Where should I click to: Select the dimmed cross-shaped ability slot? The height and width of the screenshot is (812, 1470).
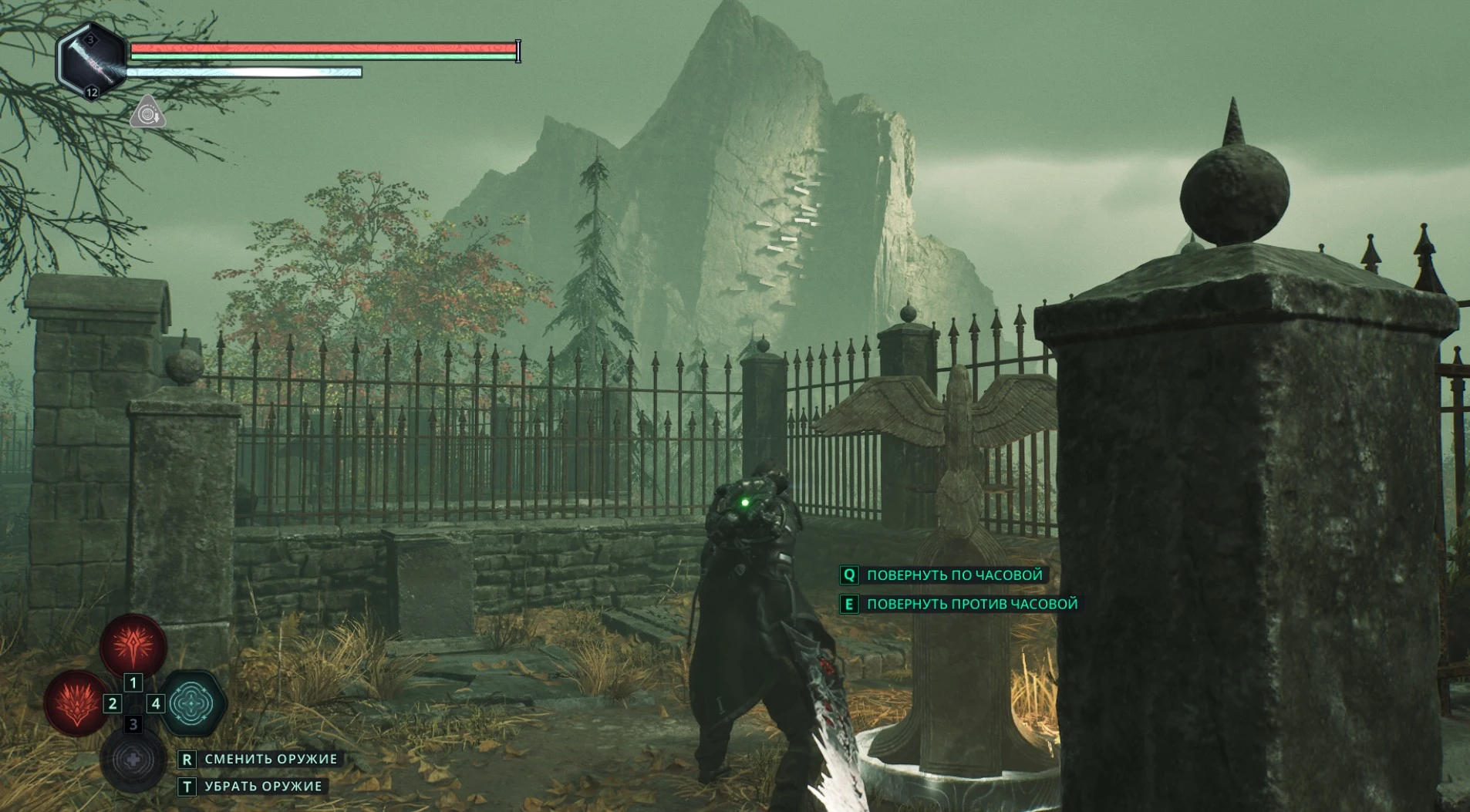pyautogui.click(x=133, y=760)
